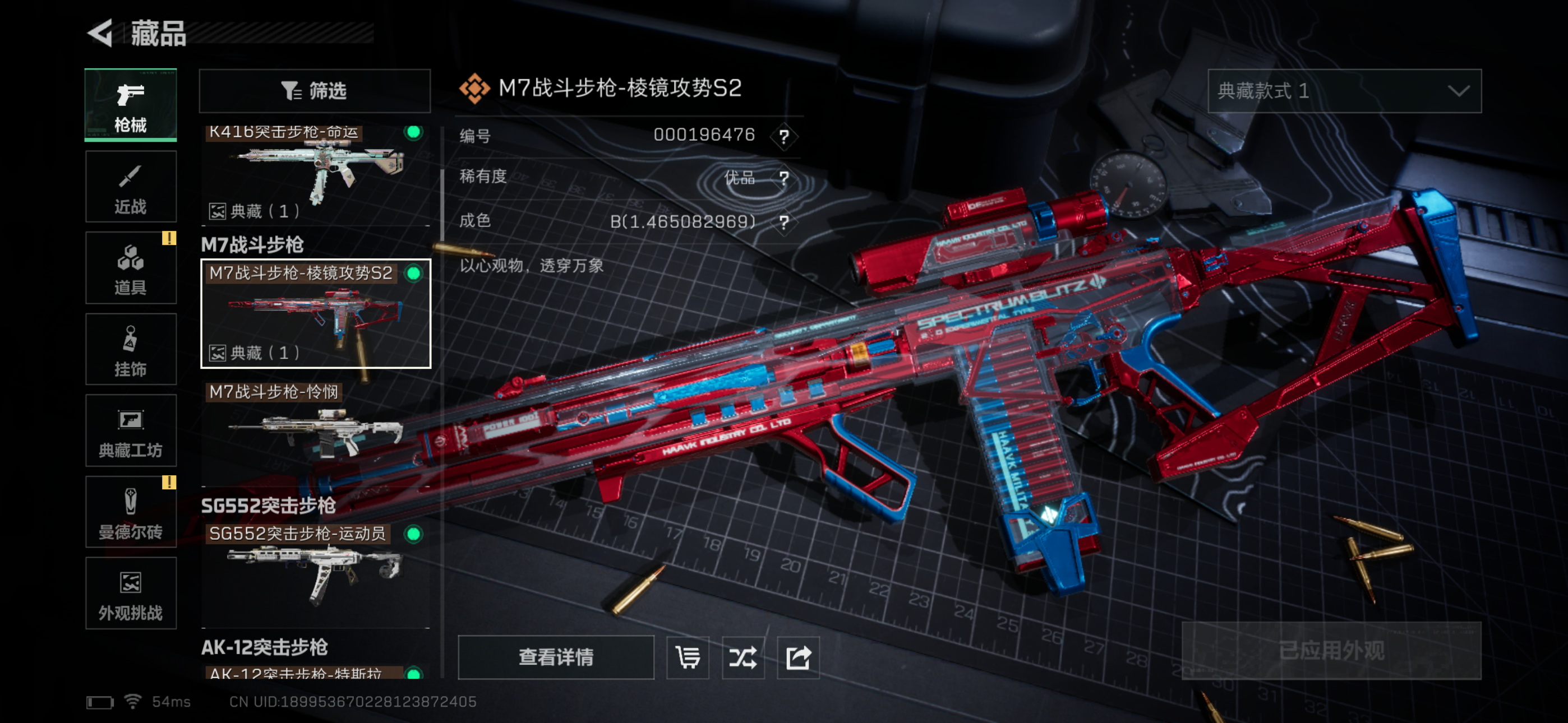Switch to the 挂饰 charms tab
The height and width of the screenshot is (723, 1568).
(x=131, y=349)
